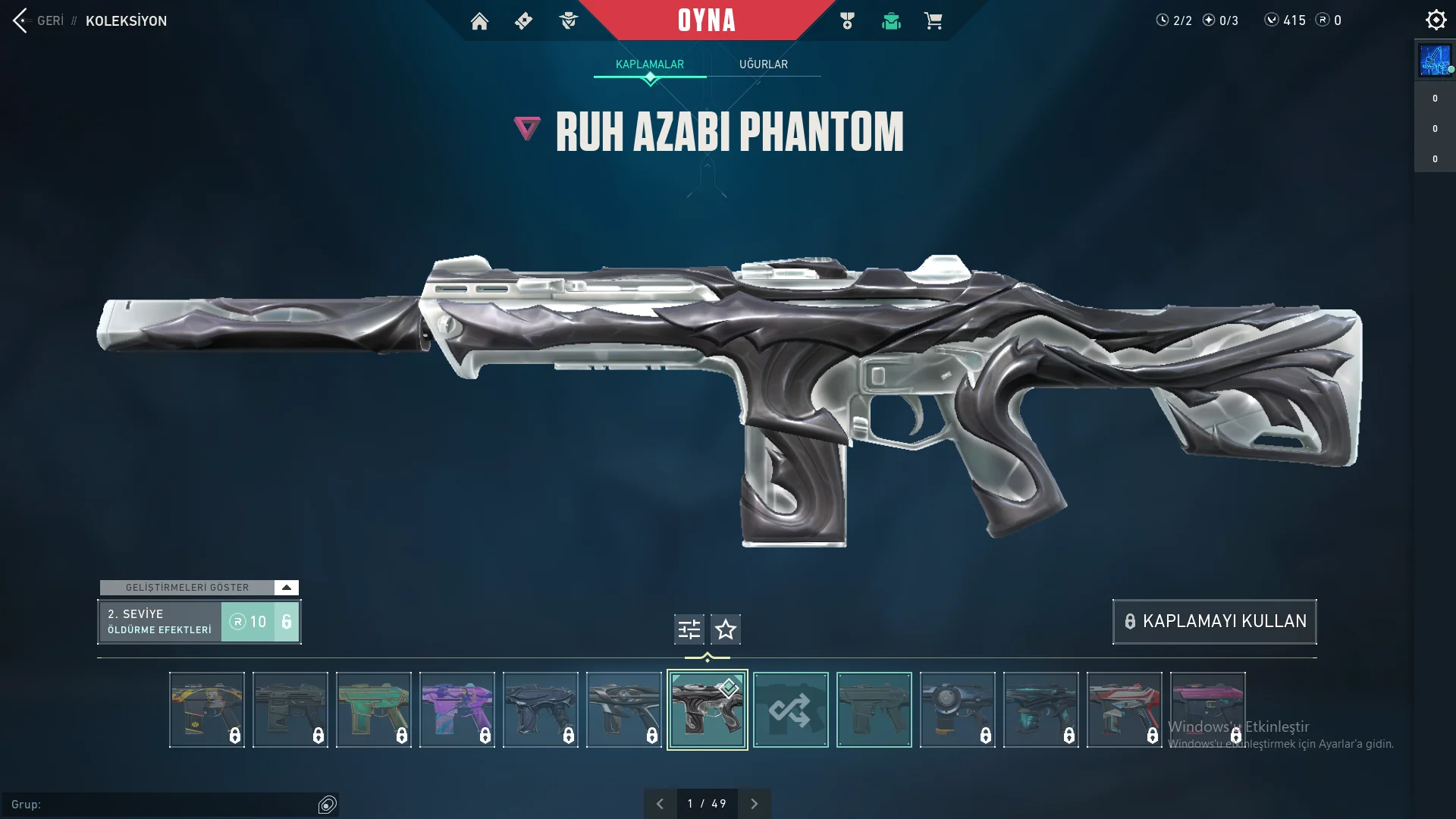1456x819 pixels.
Task: Open Windows activation settings link
Action: tap(1282, 745)
